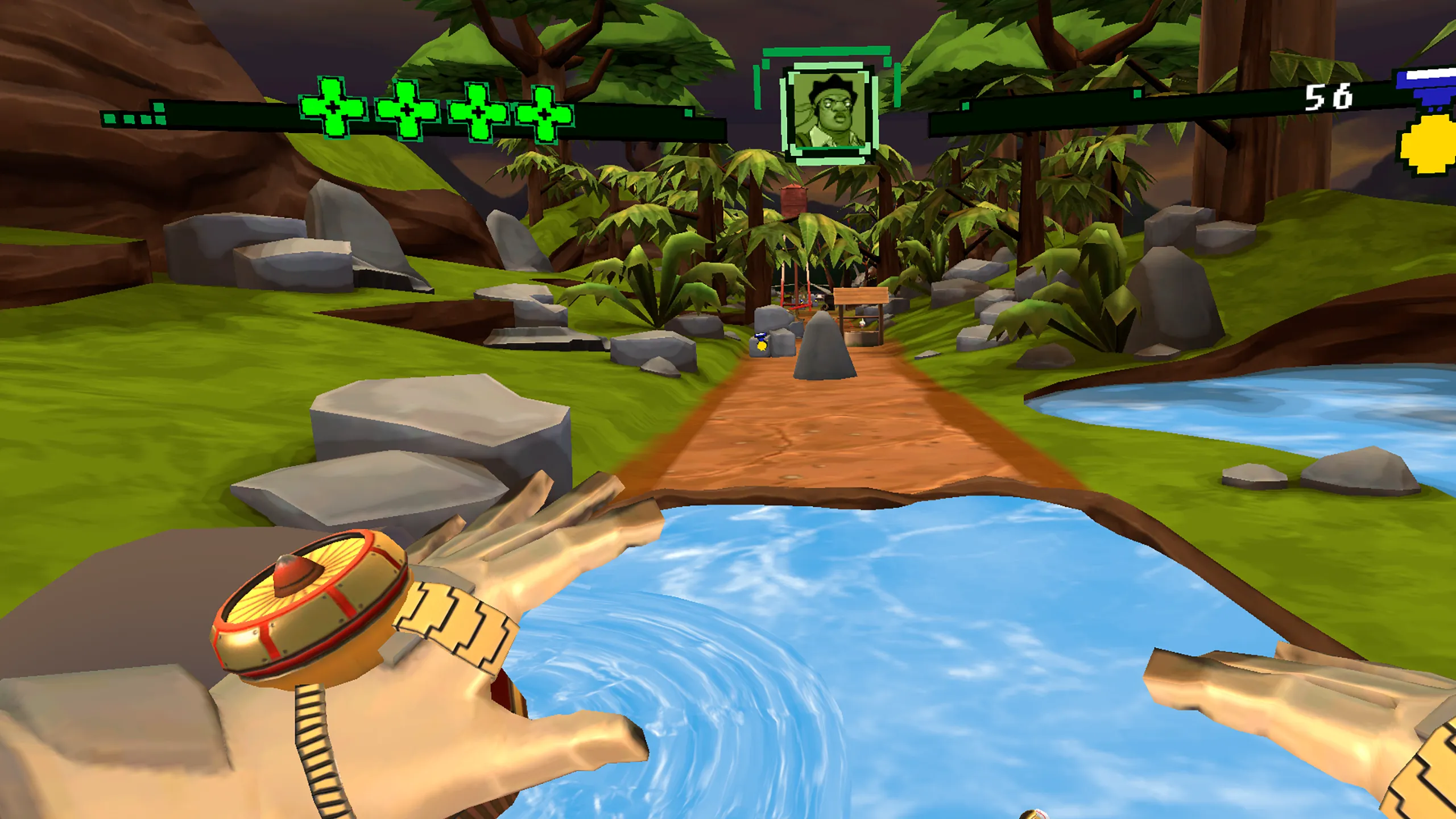Click the green character portrait
The height and width of the screenshot is (819, 1456).
click(x=829, y=111)
